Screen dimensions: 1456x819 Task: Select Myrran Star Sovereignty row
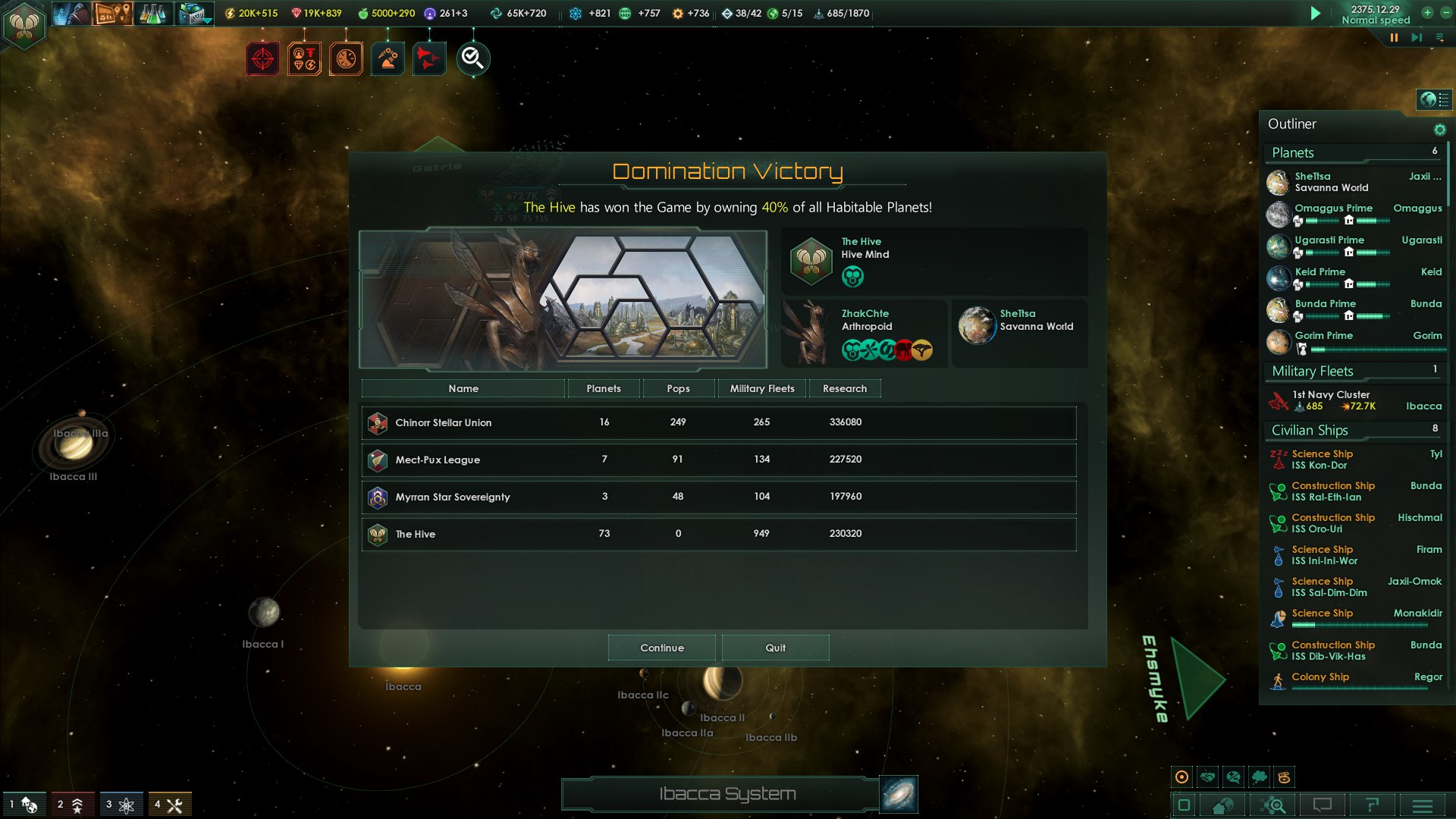tap(718, 497)
